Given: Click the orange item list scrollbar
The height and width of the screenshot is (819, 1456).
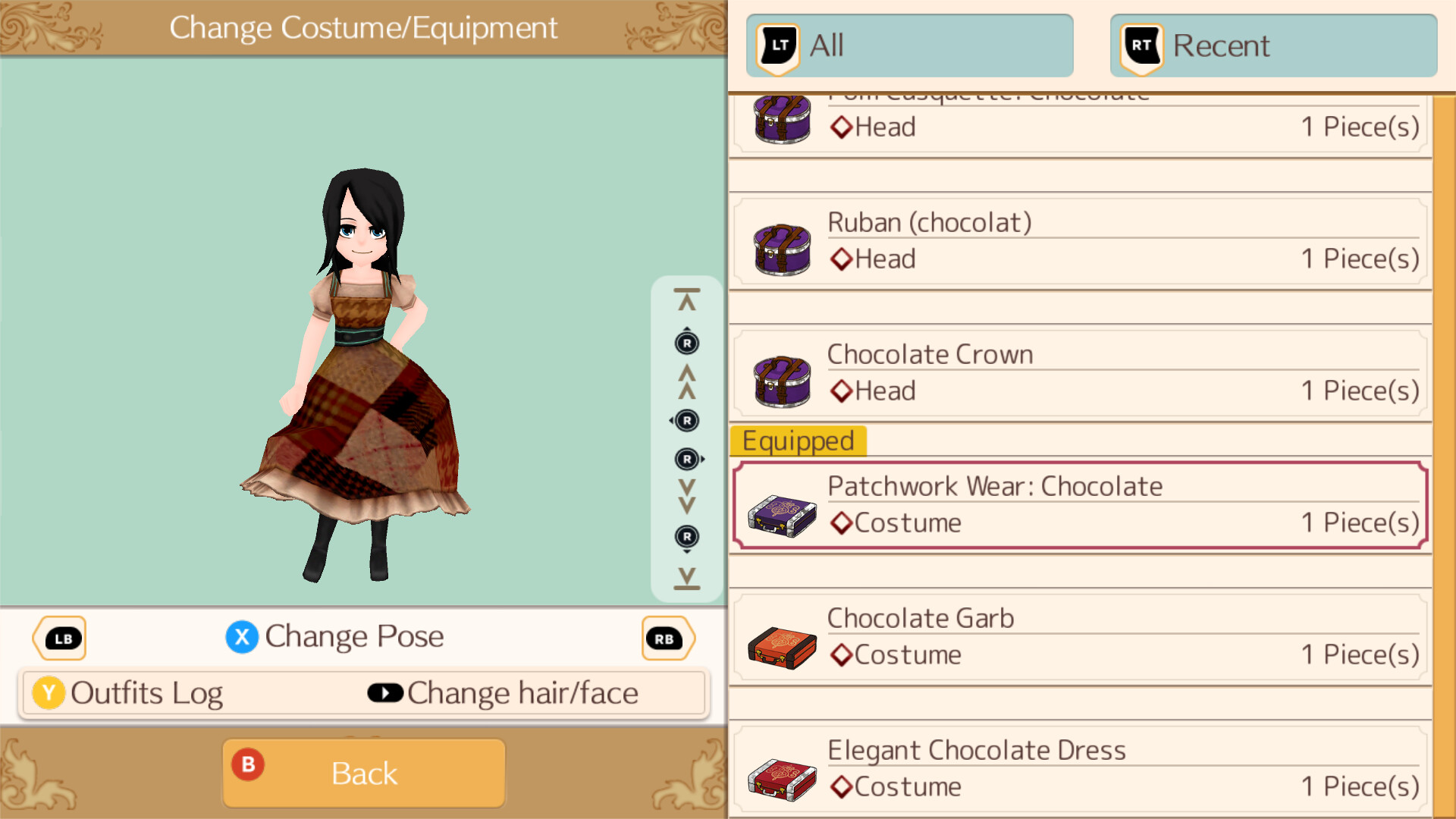Looking at the screenshot, I should tap(1444, 455).
